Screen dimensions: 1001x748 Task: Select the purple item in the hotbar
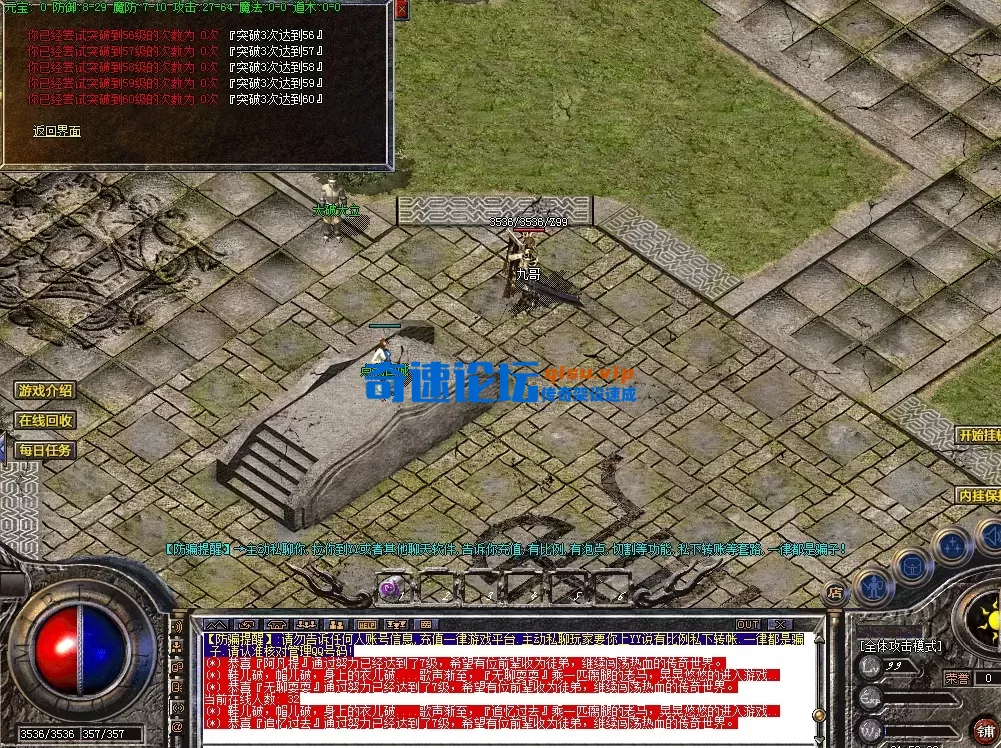(x=390, y=588)
